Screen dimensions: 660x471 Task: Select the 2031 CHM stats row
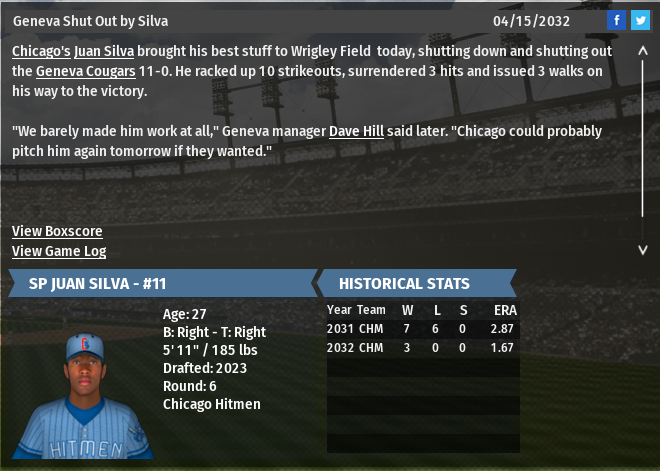point(422,328)
